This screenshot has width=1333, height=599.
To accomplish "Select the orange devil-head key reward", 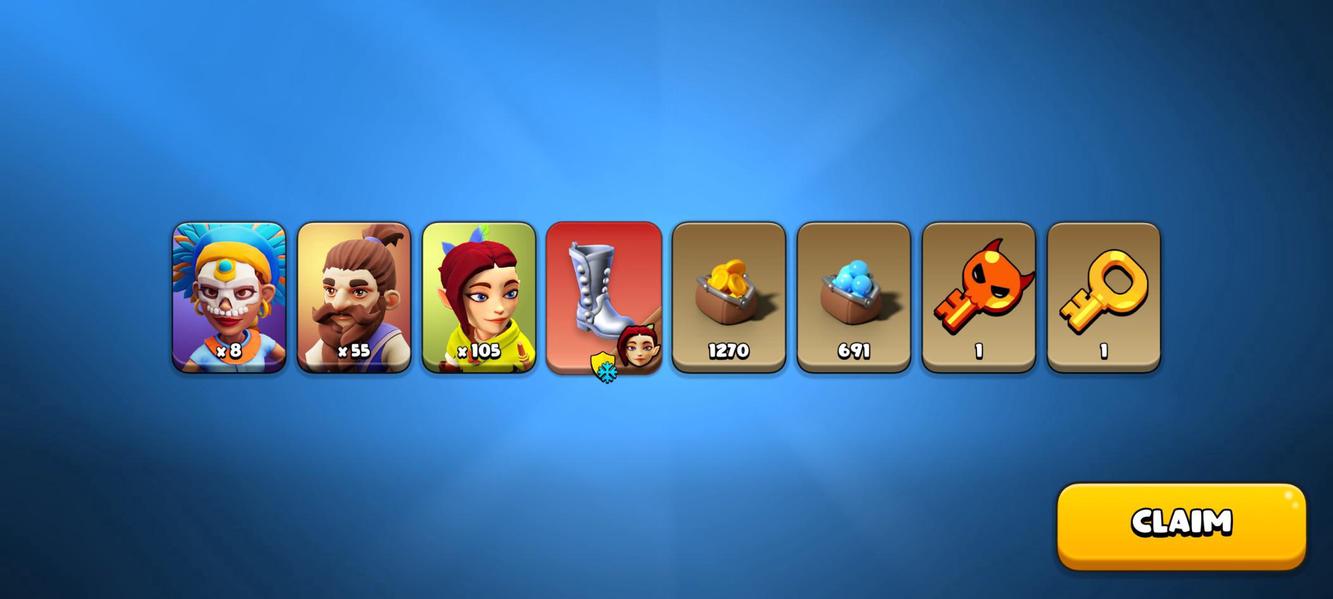I will [x=979, y=297].
